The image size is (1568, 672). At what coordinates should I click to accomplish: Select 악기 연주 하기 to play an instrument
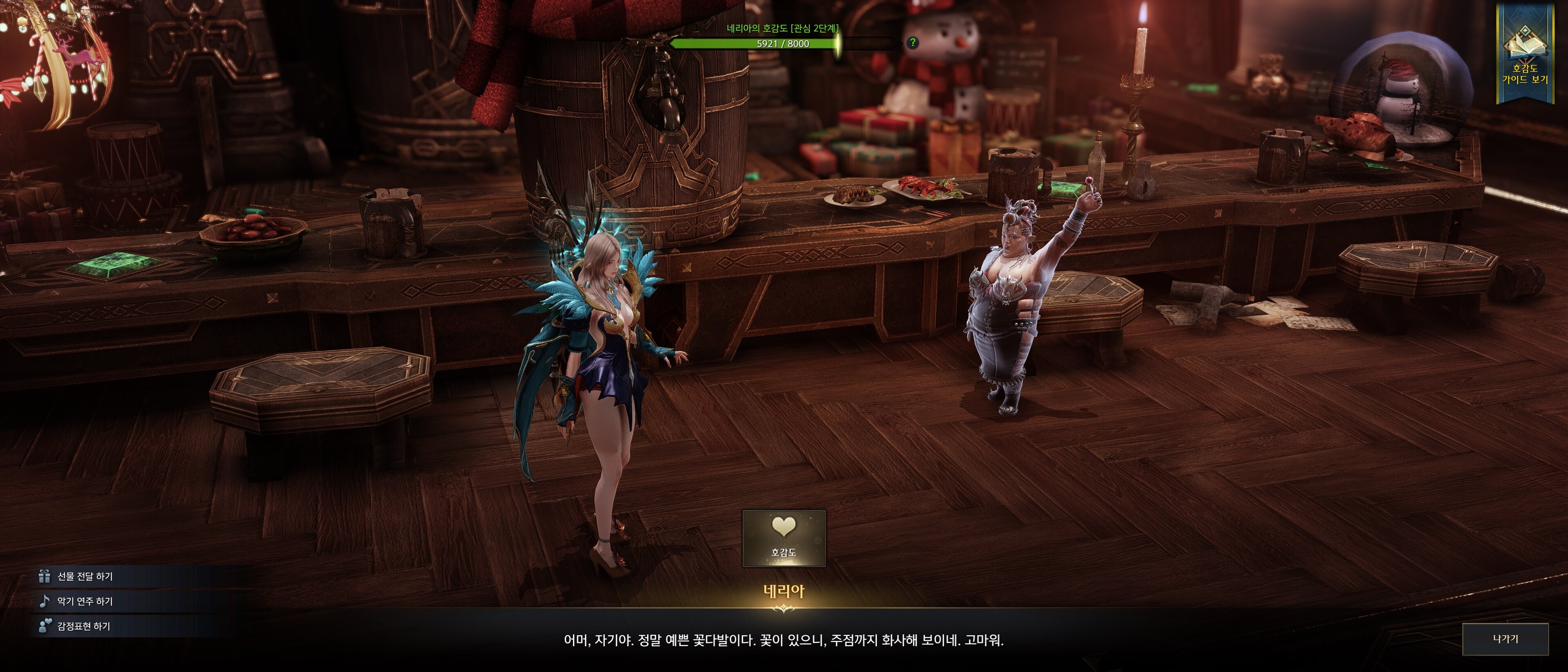(85, 601)
